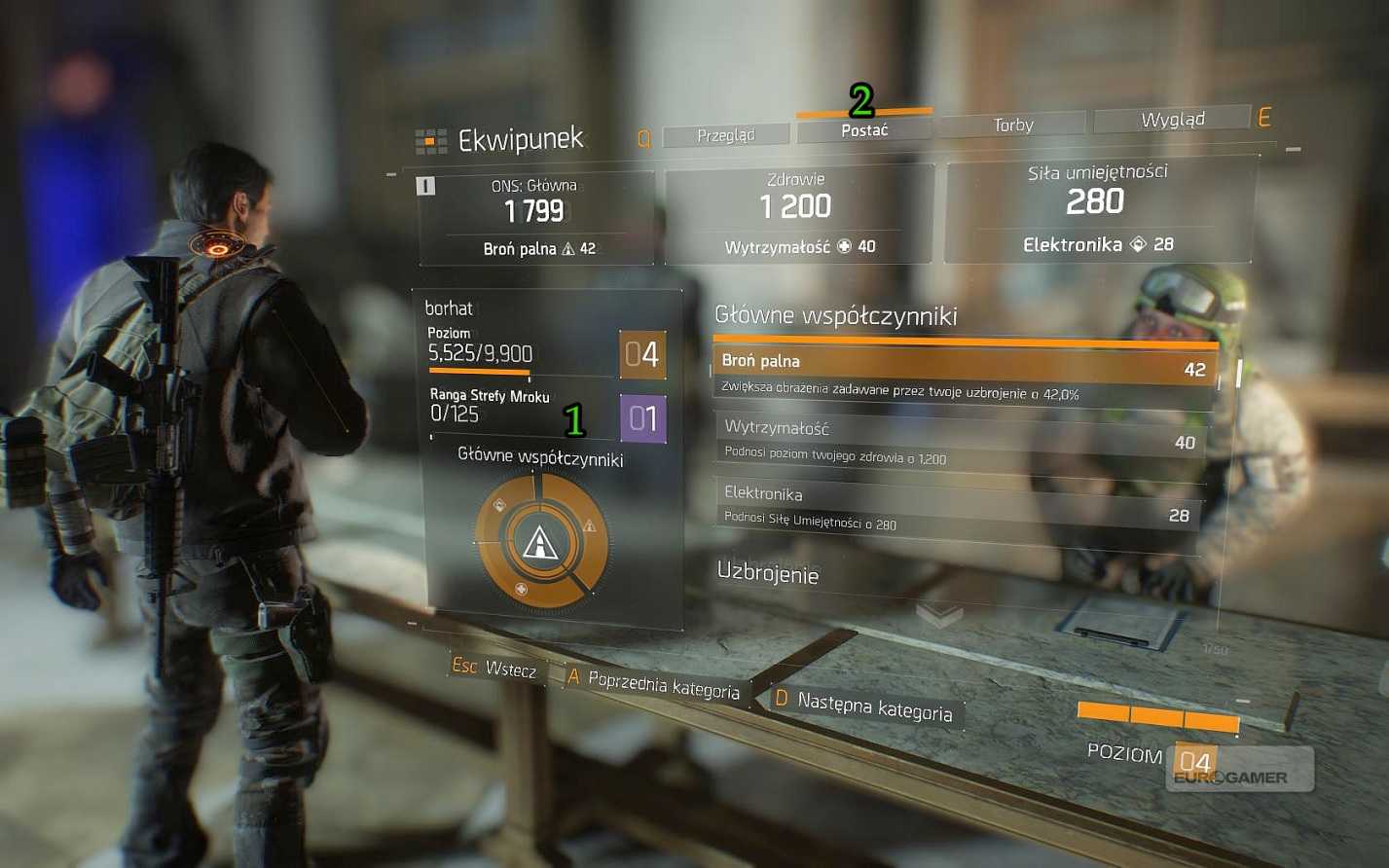Click the circular main attributes chart
The width and height of the screenshot is (1389, 868).
click(540, 540)
